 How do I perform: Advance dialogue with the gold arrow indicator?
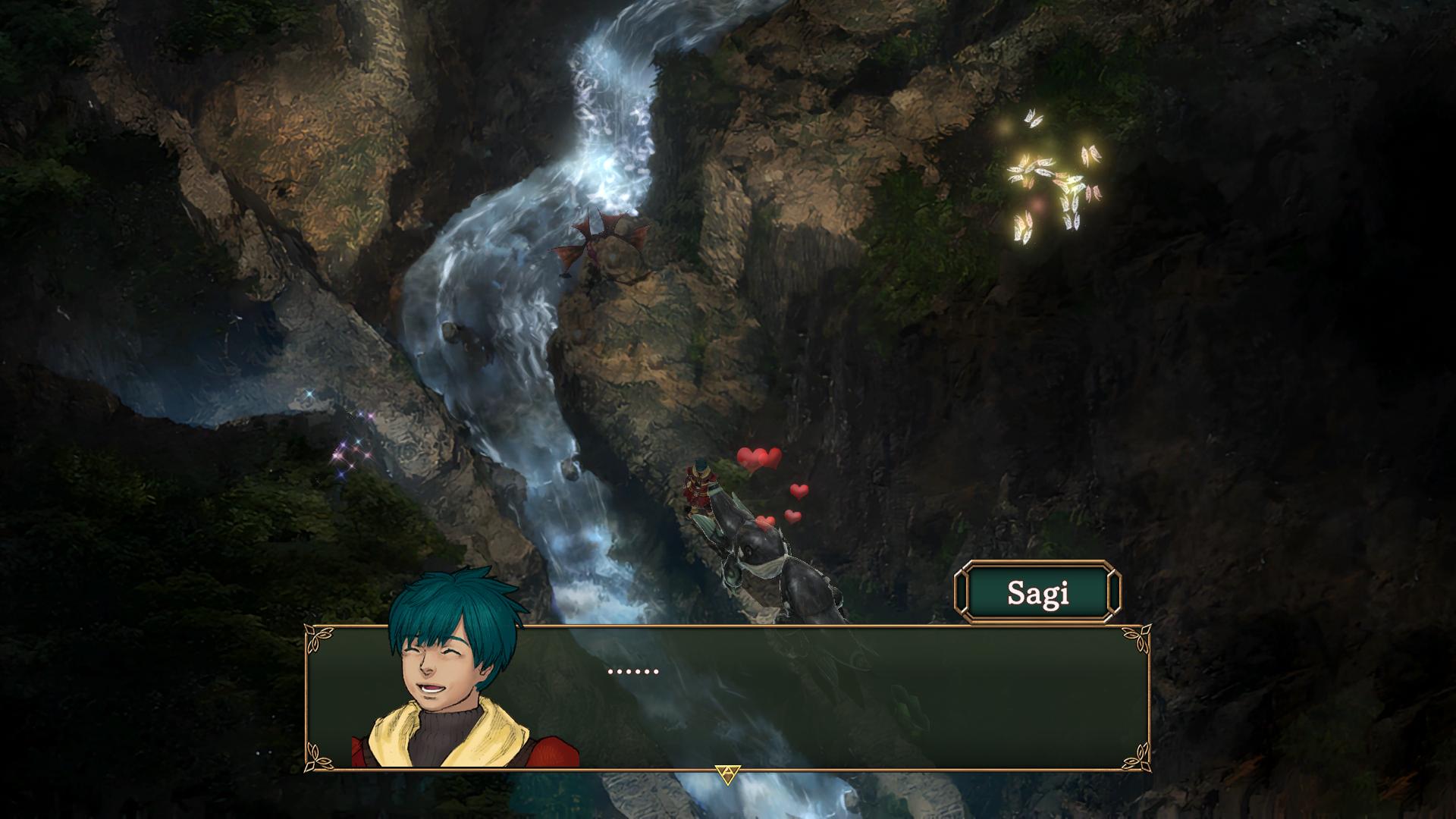pos(726,774)
